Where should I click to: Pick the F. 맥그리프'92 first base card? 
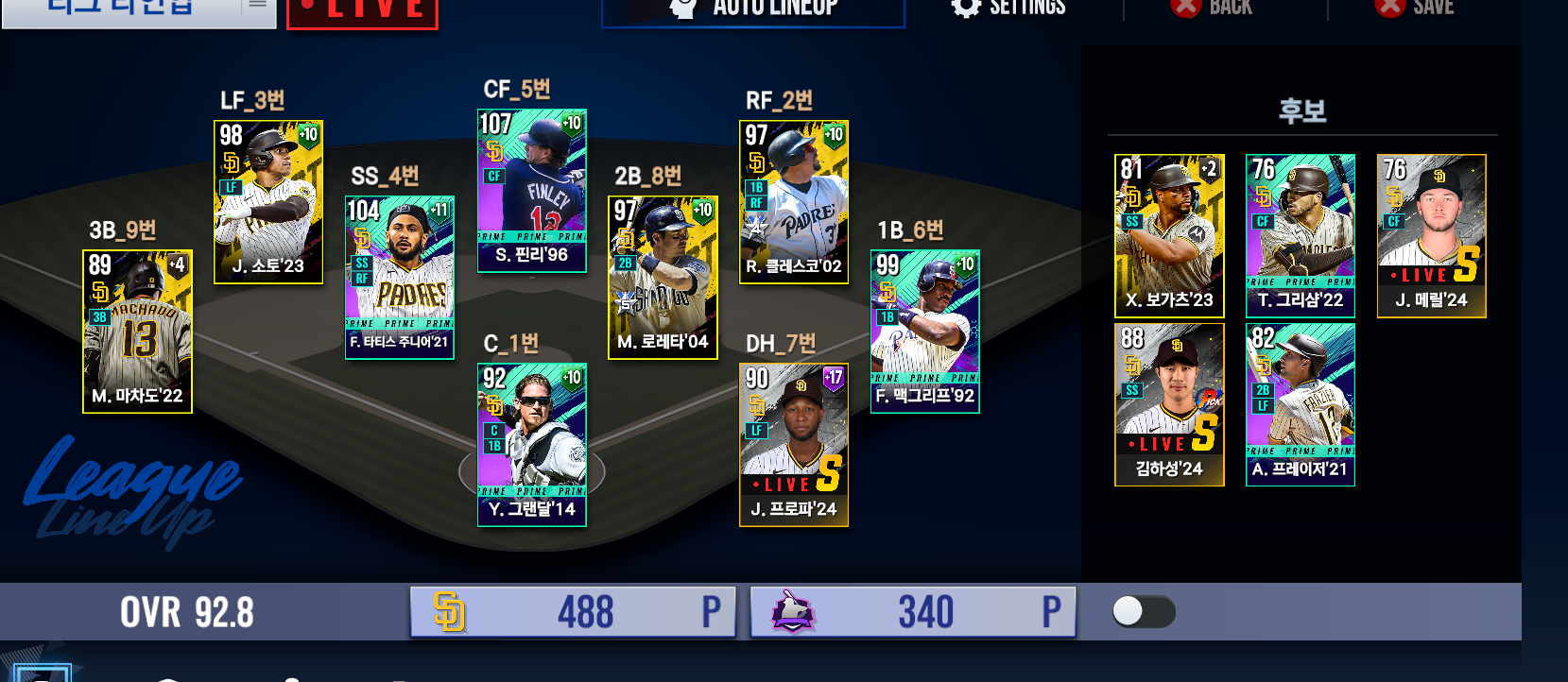924,331
